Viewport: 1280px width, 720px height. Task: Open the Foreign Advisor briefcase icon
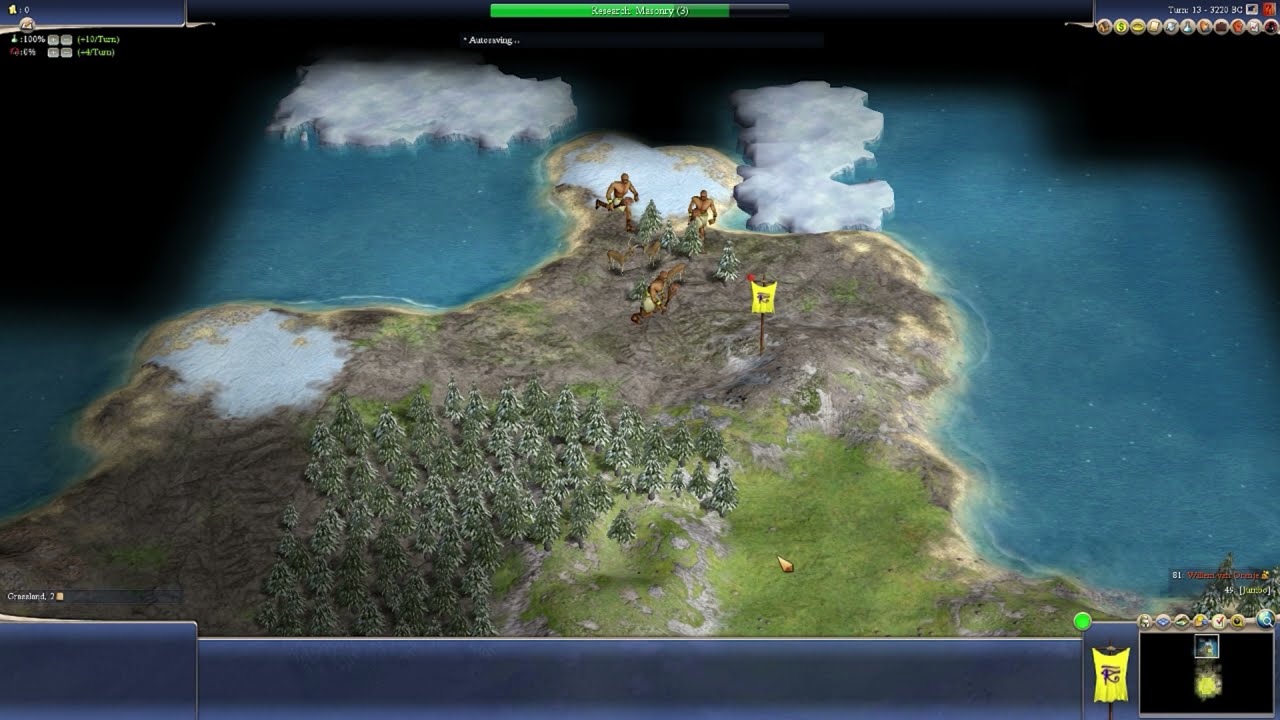point(1220,27)
